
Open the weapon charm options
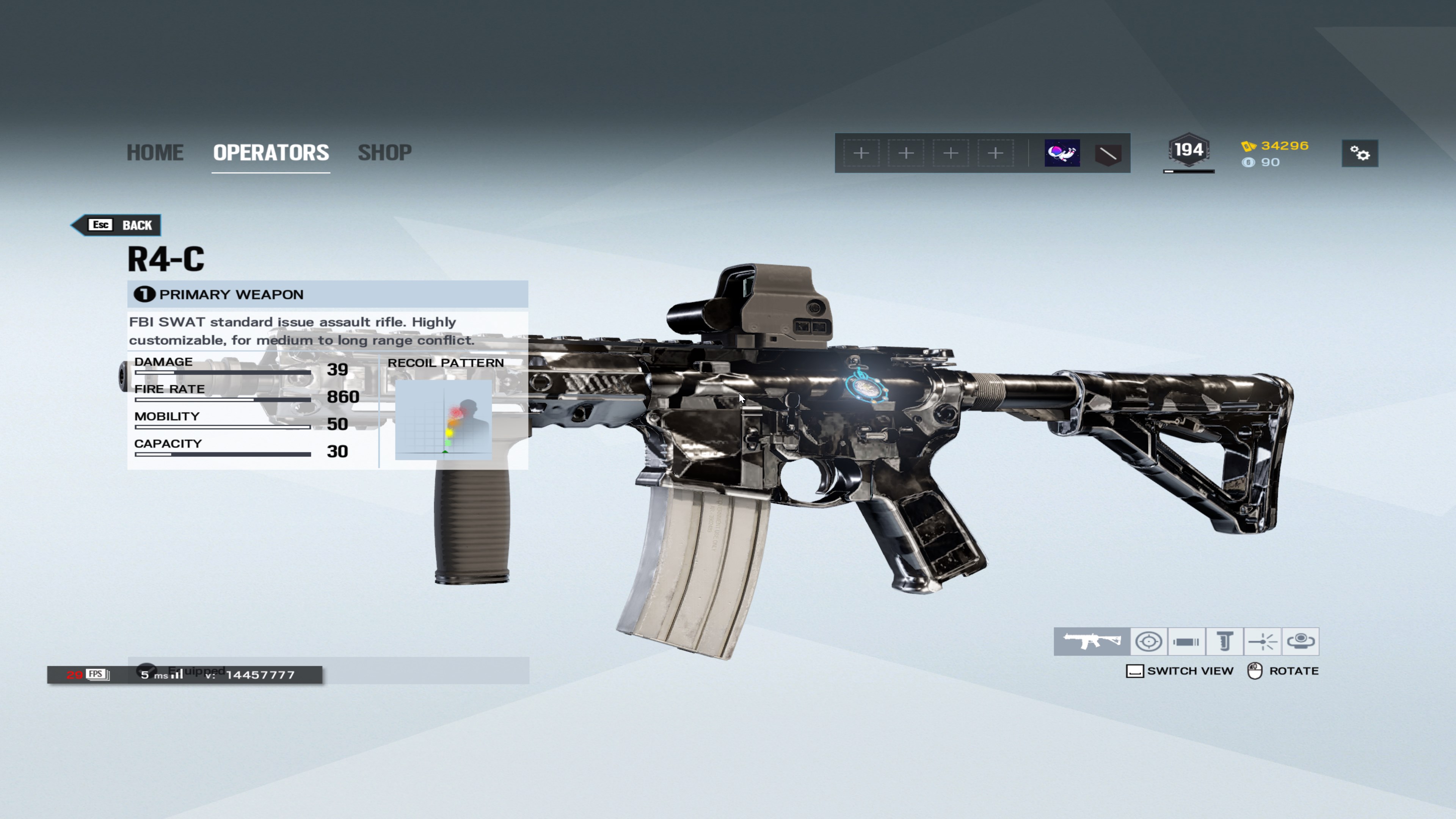(1300, 641)
